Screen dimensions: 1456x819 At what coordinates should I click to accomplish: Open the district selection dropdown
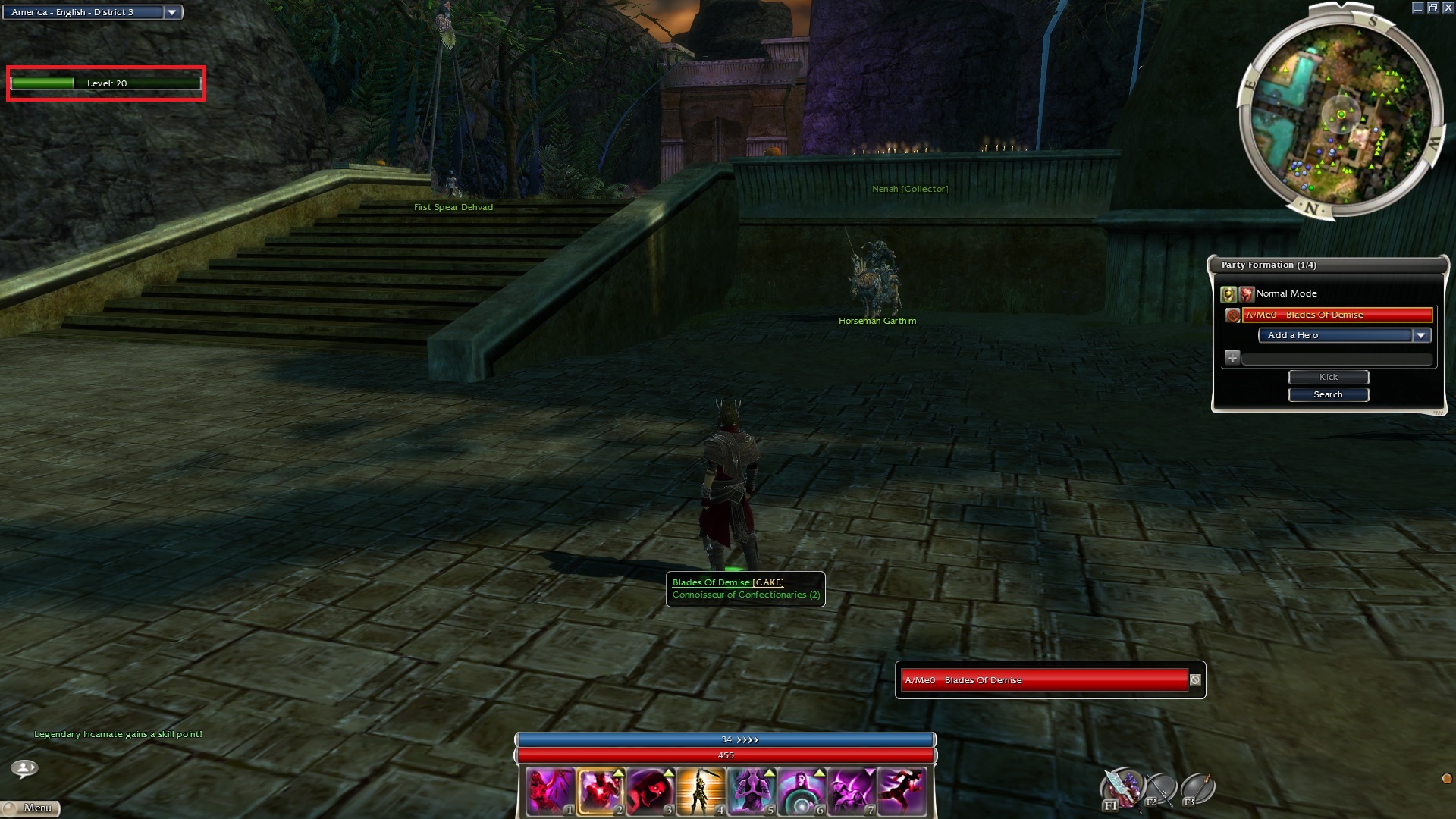click(x=172, y=12)
